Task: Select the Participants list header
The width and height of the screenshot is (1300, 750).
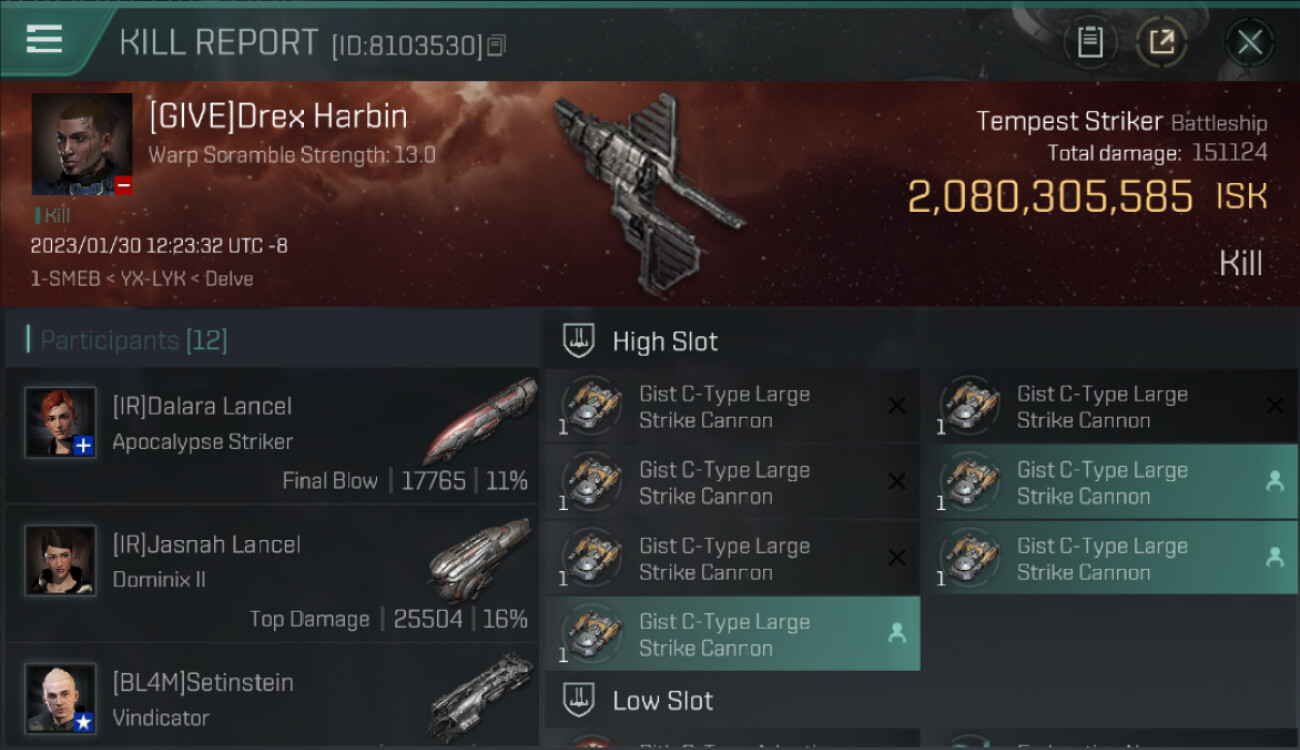Action: 134,341
